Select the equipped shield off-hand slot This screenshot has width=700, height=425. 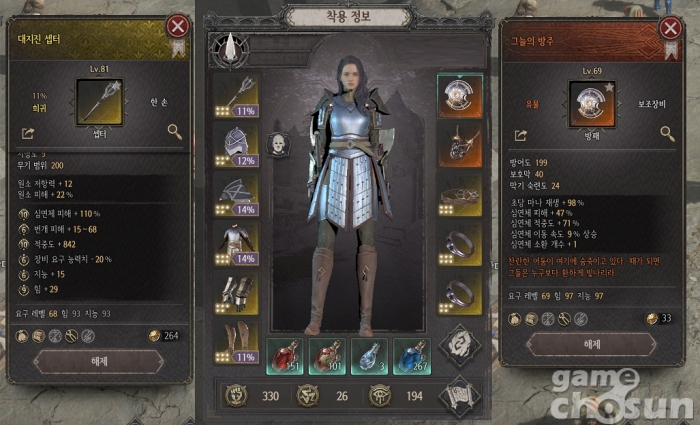(460, 95)
